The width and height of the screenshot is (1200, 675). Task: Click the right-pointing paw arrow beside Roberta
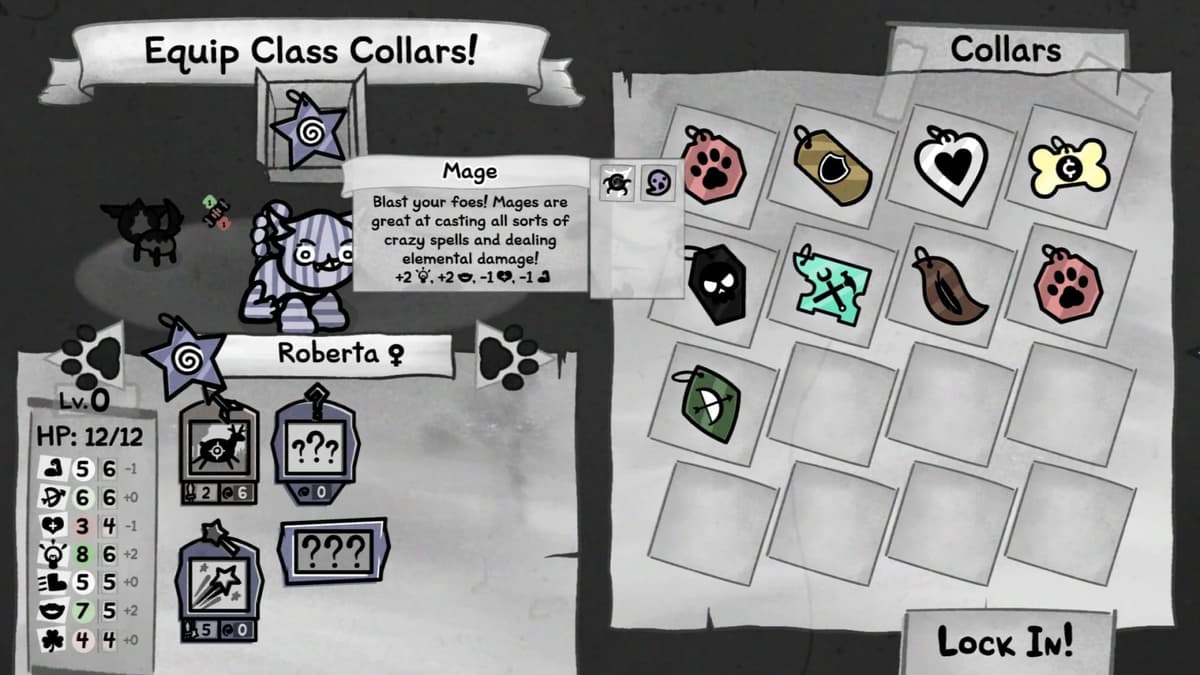click(510, 354)
